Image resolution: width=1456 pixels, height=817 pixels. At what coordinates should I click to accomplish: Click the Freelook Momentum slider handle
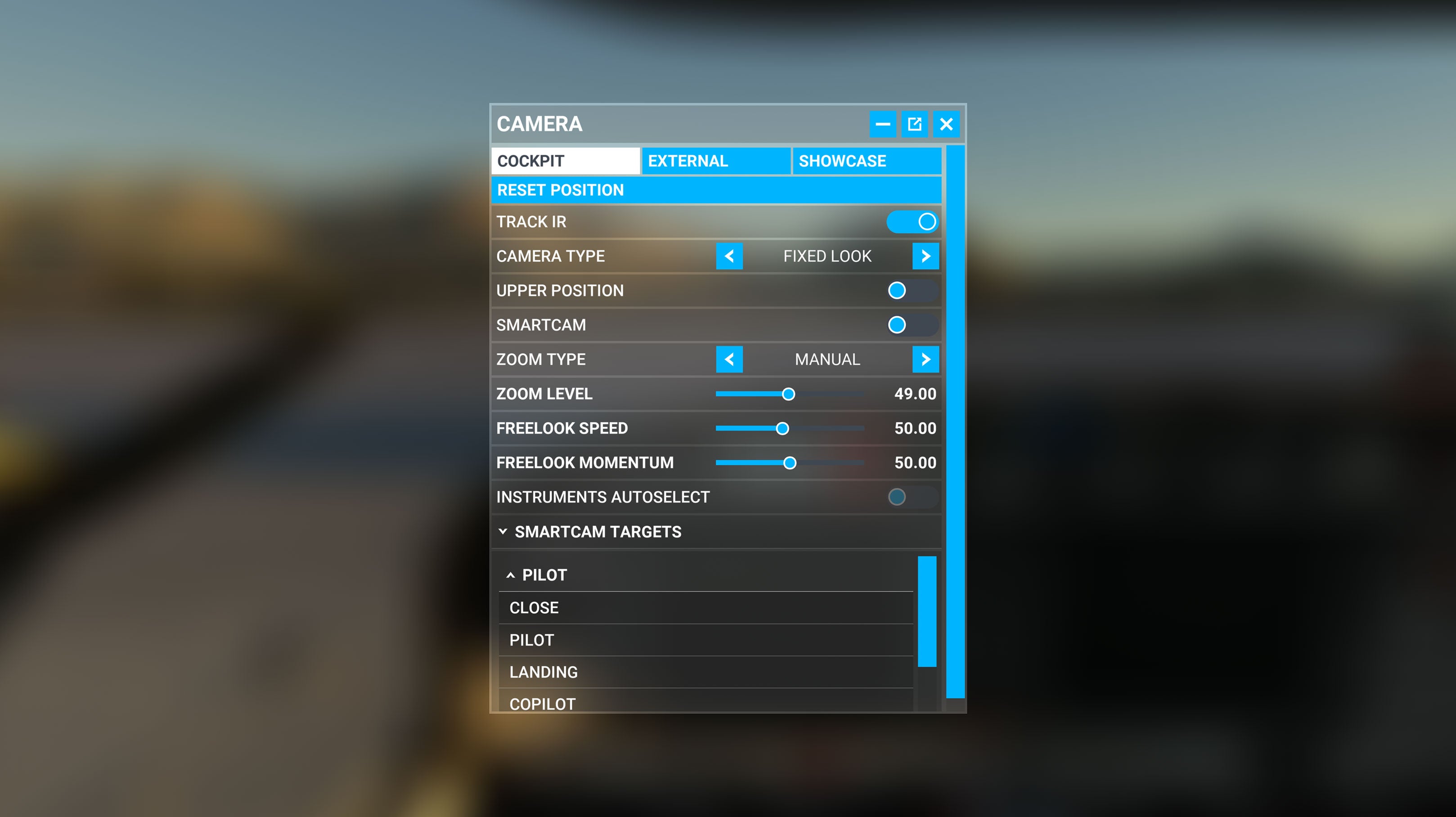[x=790, y=463]
